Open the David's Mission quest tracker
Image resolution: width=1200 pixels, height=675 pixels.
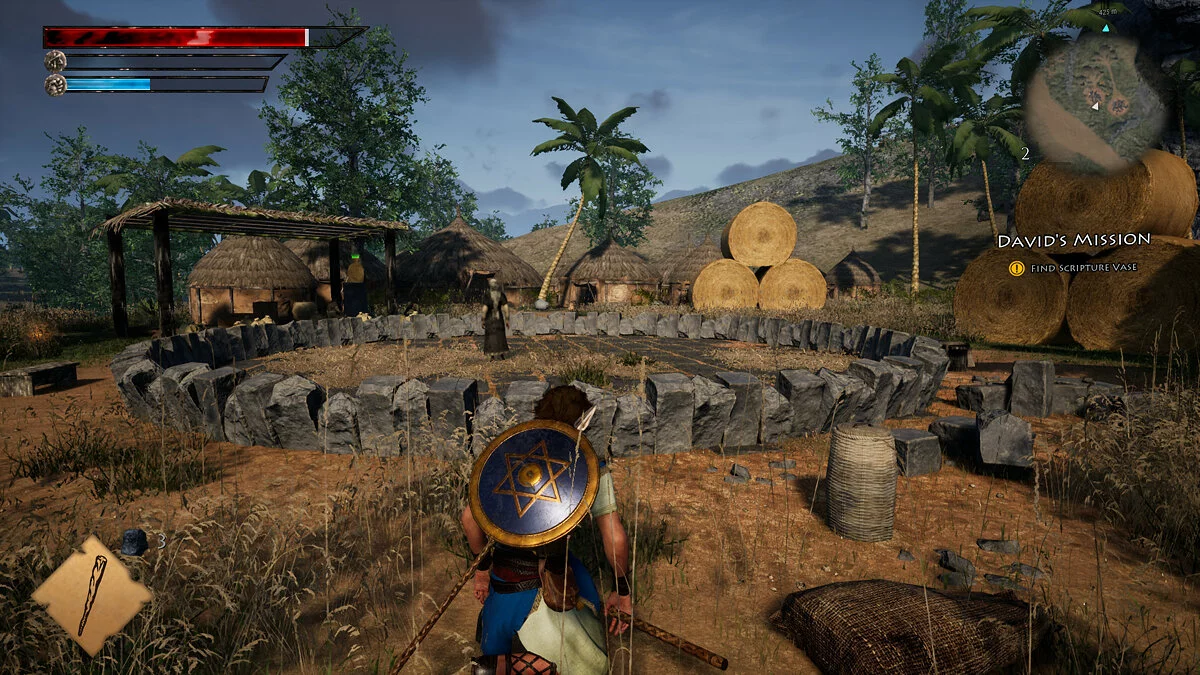[x=1073, y=241]
